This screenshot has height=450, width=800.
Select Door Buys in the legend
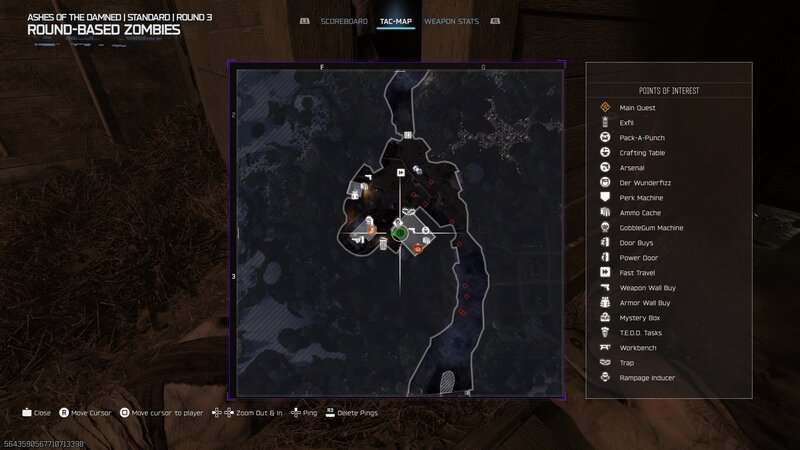pos(637,242)
